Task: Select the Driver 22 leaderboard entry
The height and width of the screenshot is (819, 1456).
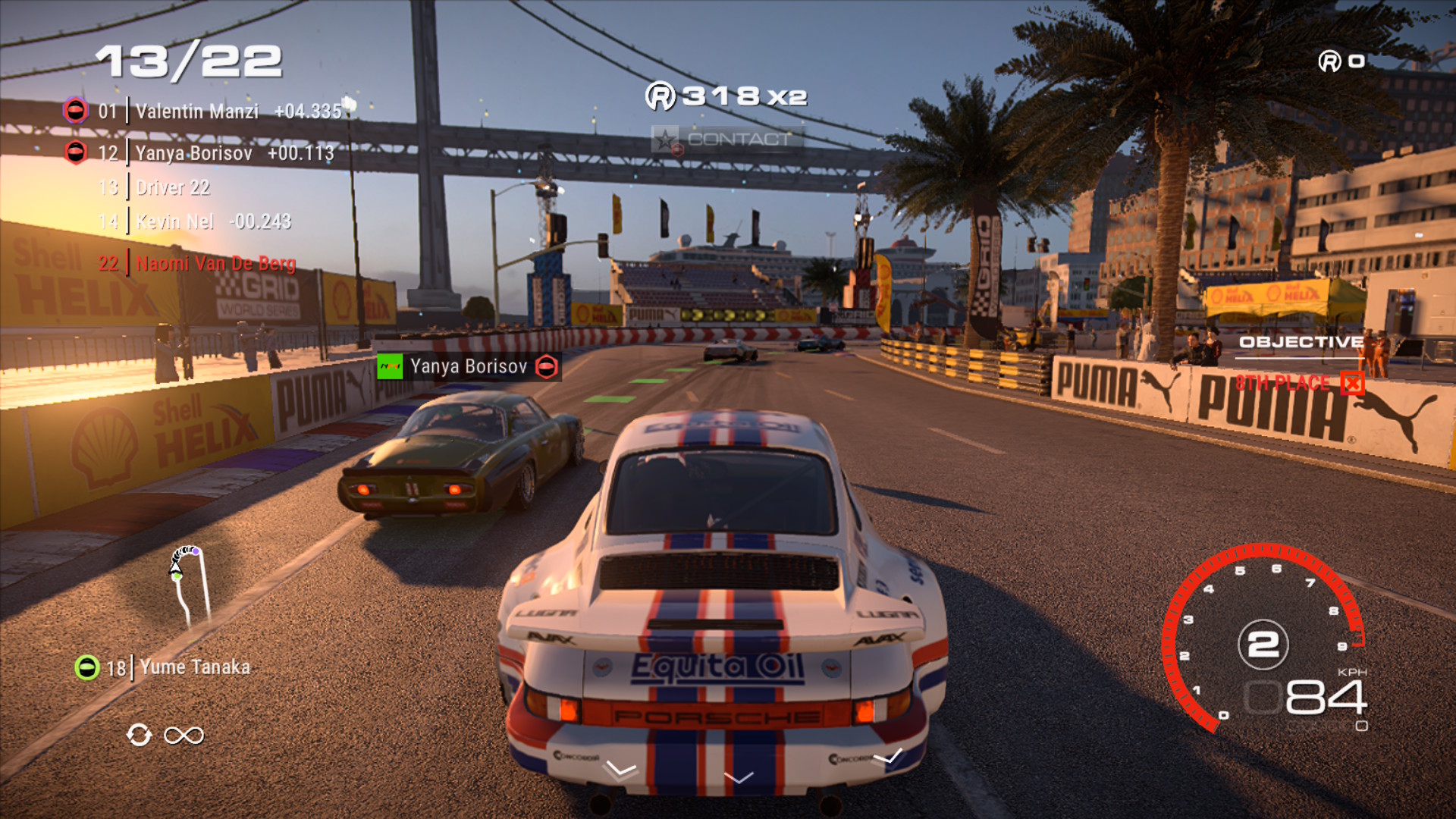Action: click(x=173, y=188)
